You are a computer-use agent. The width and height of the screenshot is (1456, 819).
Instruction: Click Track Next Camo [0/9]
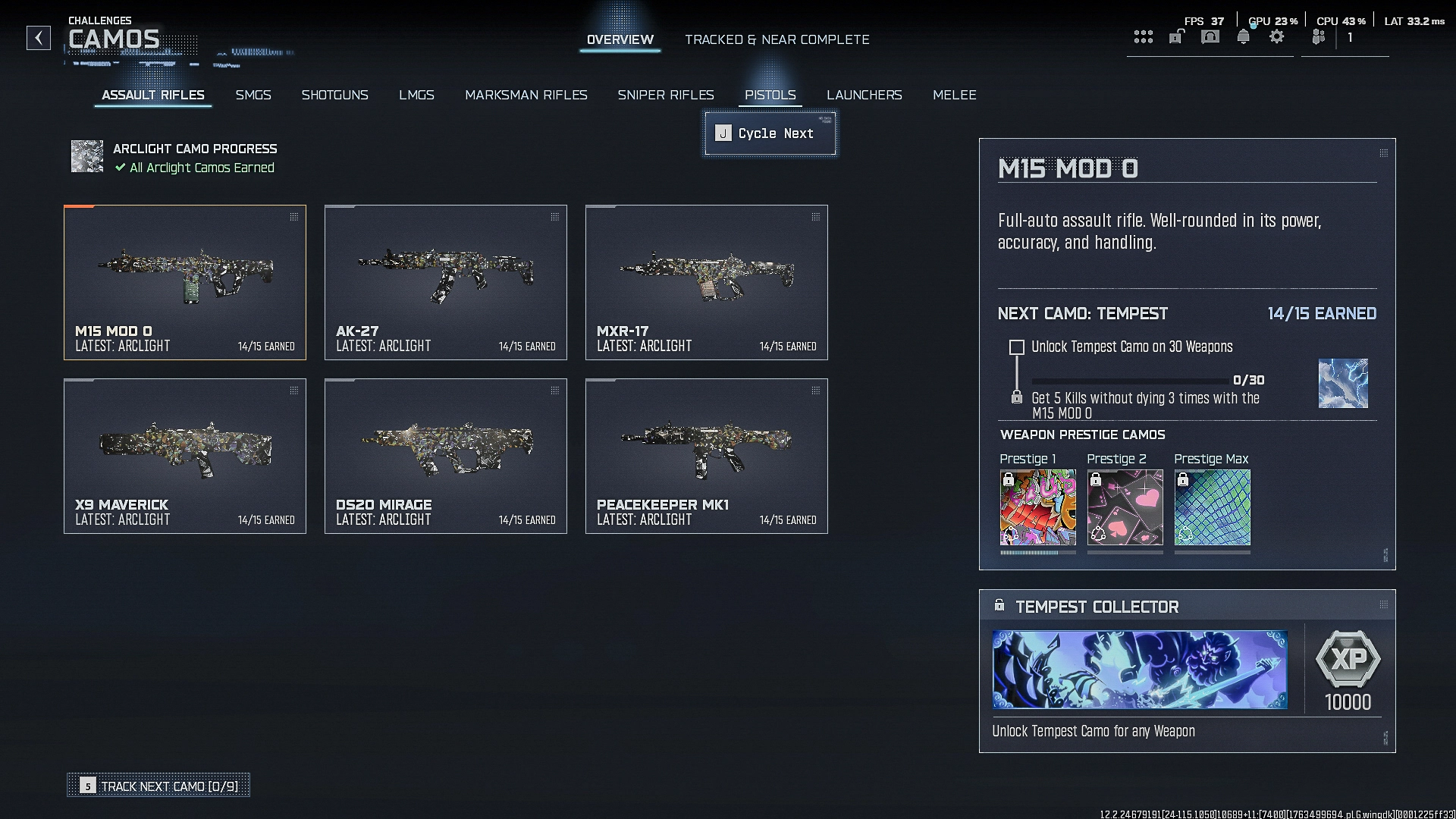click(158, 786)
